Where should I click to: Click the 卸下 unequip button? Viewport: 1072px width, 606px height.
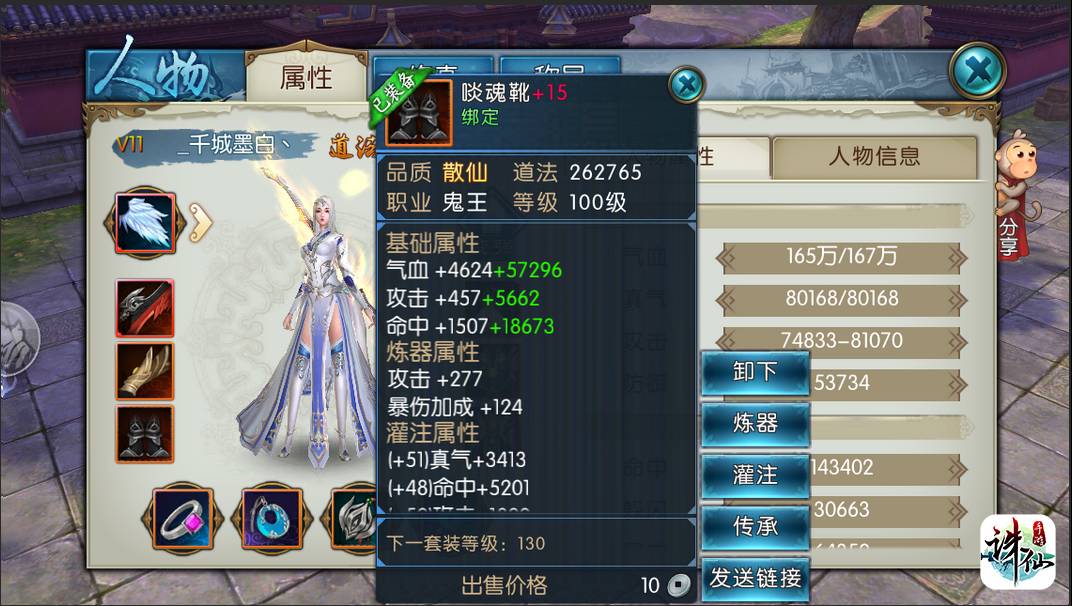[755, 373]
